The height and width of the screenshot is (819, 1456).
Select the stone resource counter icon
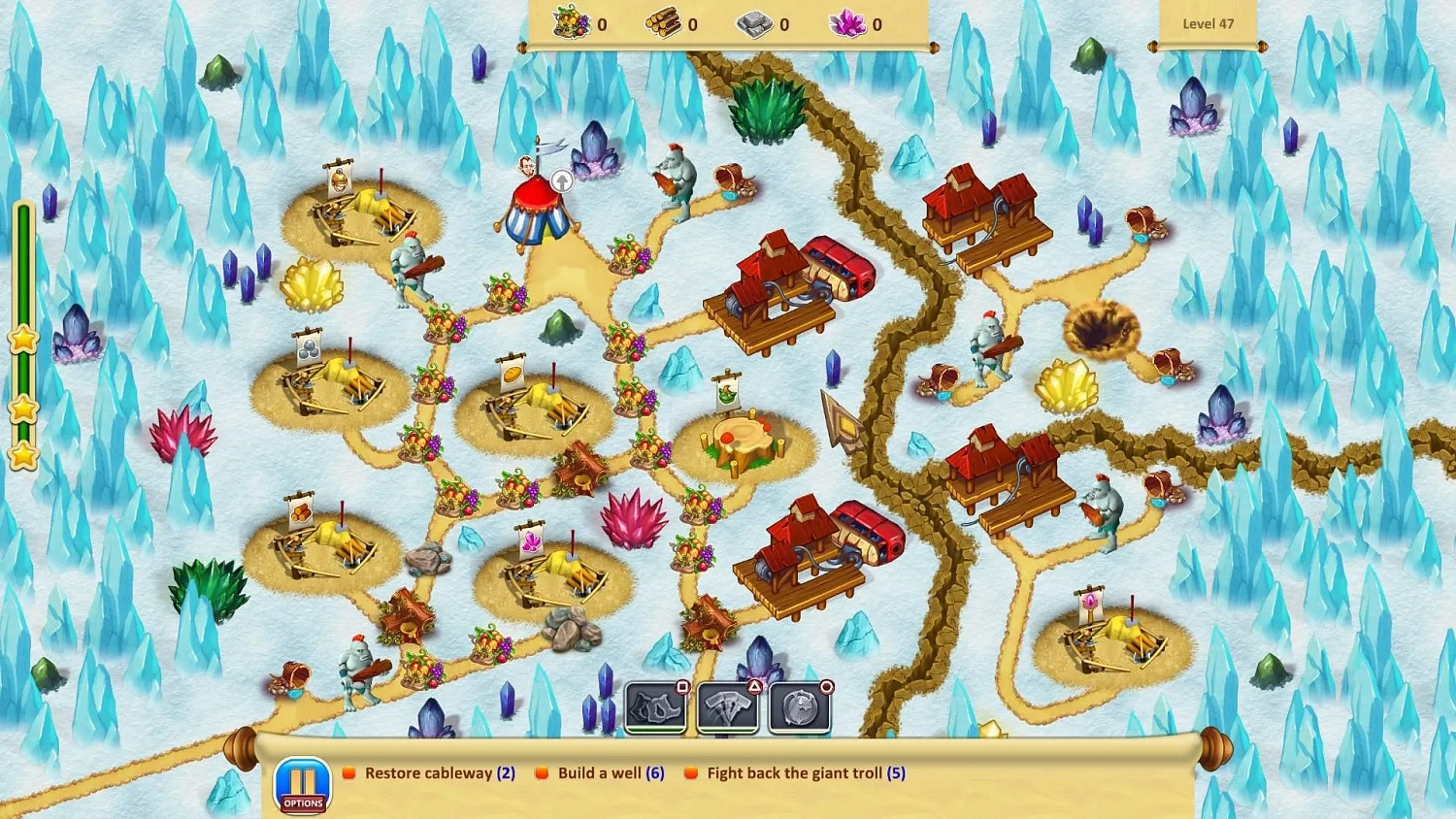point(755,24)
